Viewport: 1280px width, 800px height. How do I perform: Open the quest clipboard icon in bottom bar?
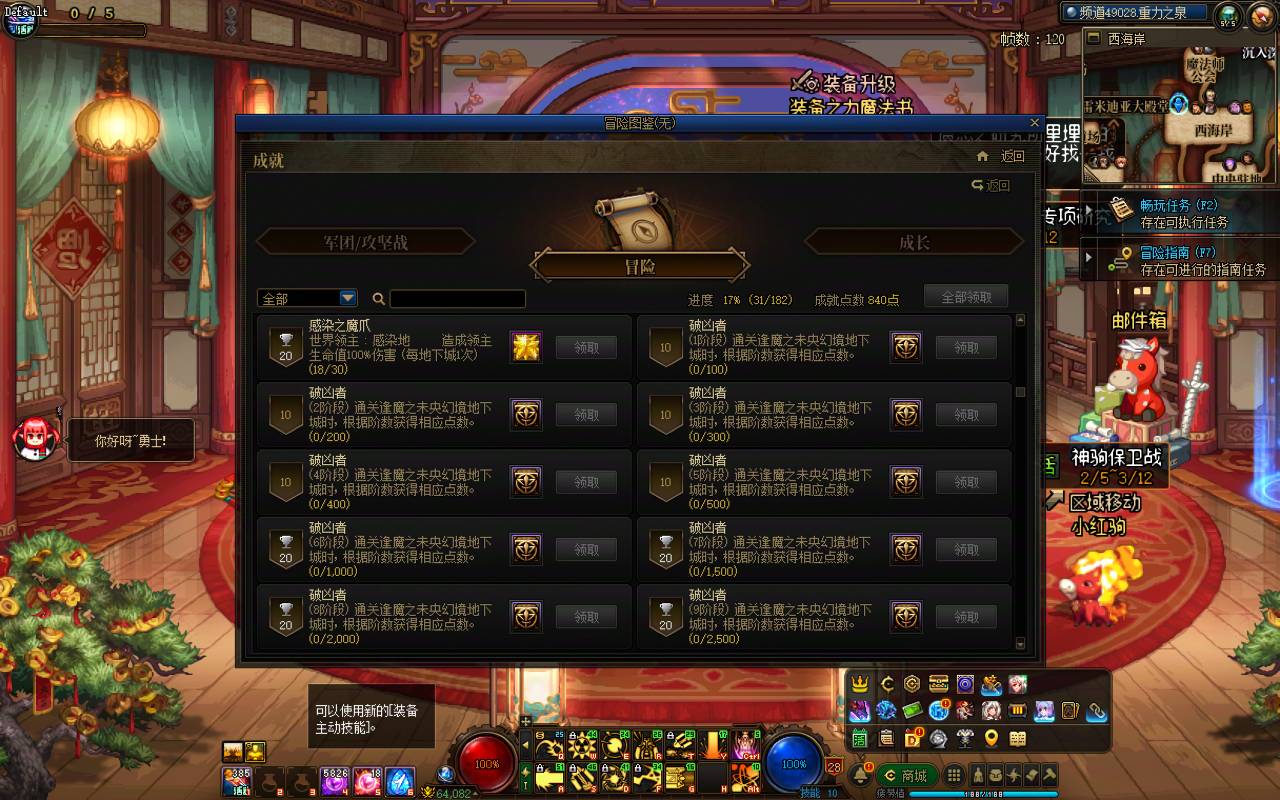[888, 738]
